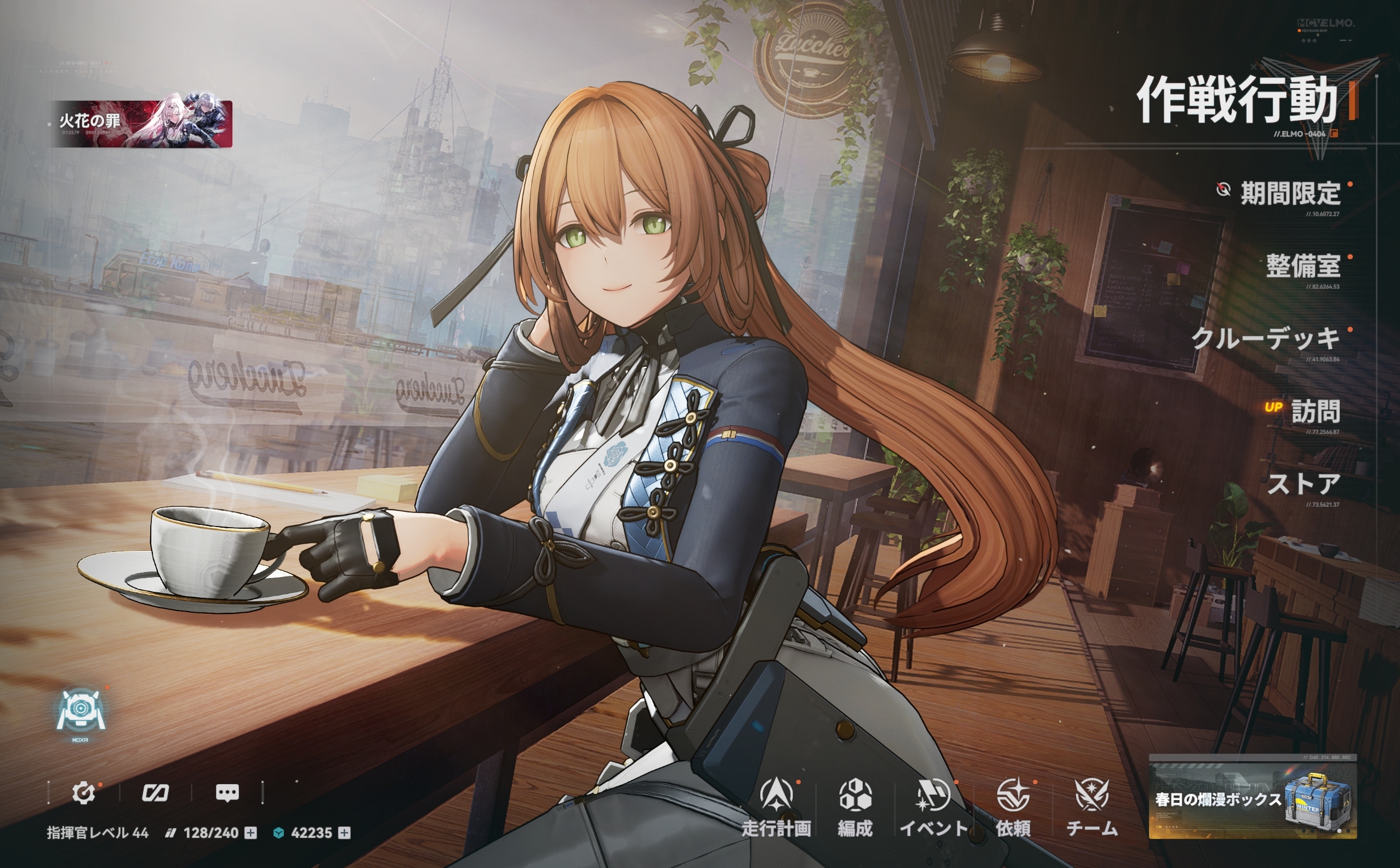1400x868 pixels.
Task: Go to the クルーデッキ crew deck
Action: pos(1266,339)
